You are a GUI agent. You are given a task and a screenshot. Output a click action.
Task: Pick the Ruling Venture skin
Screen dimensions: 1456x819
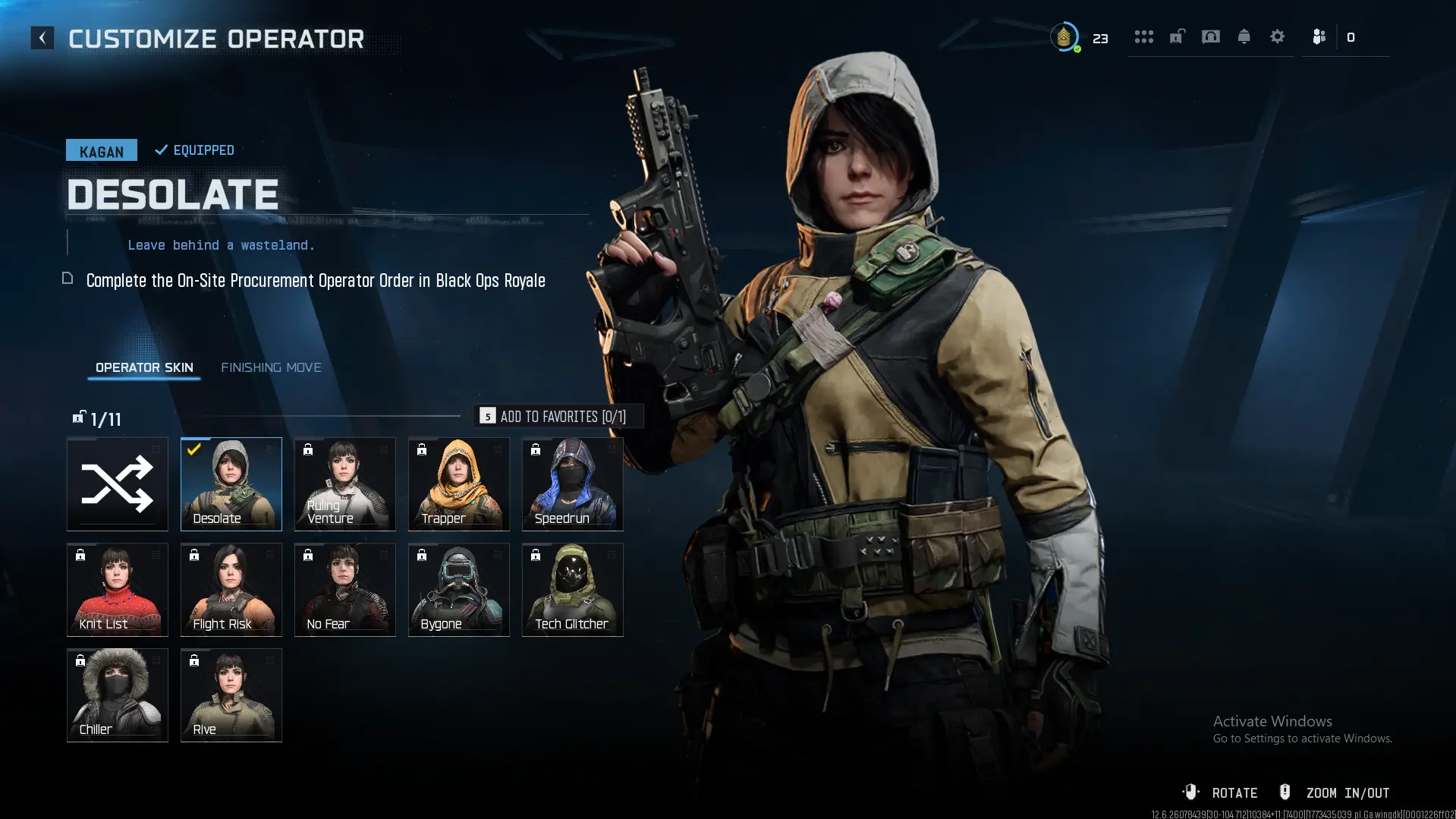tap(345, 484)
